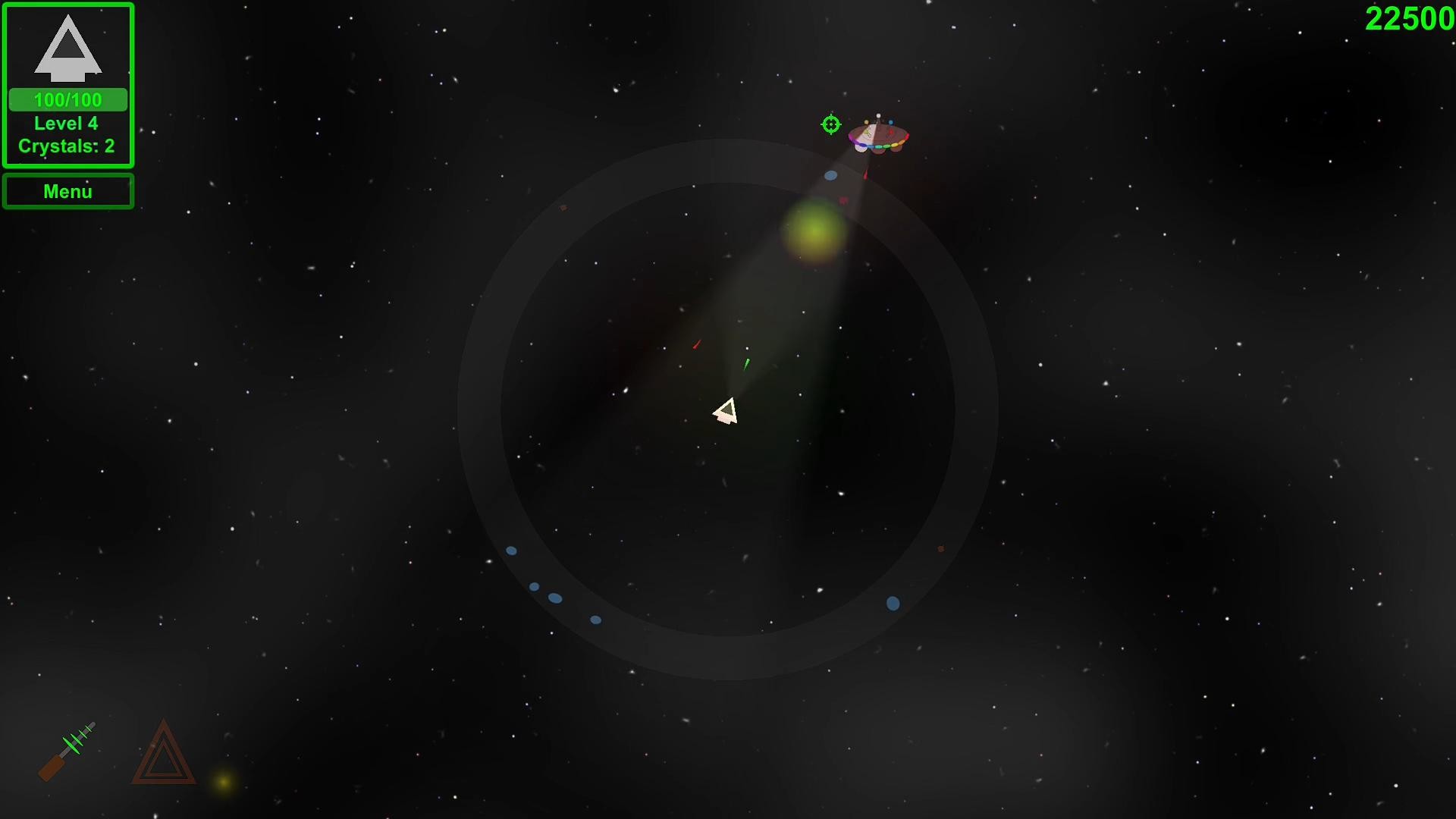Click the green bullet near the ship
The height and width of the screenshot is (819, 1456).
coord(746,365)
